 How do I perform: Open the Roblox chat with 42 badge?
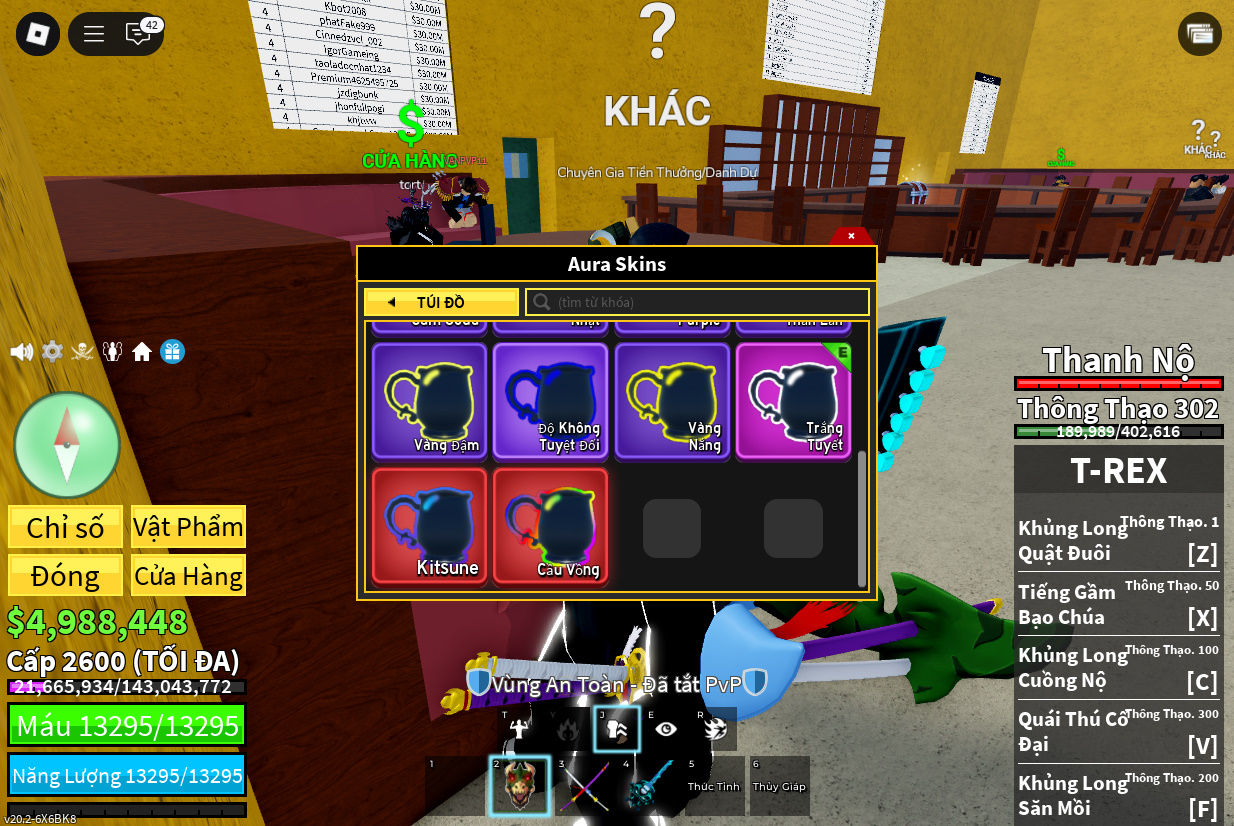tap(139, 34)
